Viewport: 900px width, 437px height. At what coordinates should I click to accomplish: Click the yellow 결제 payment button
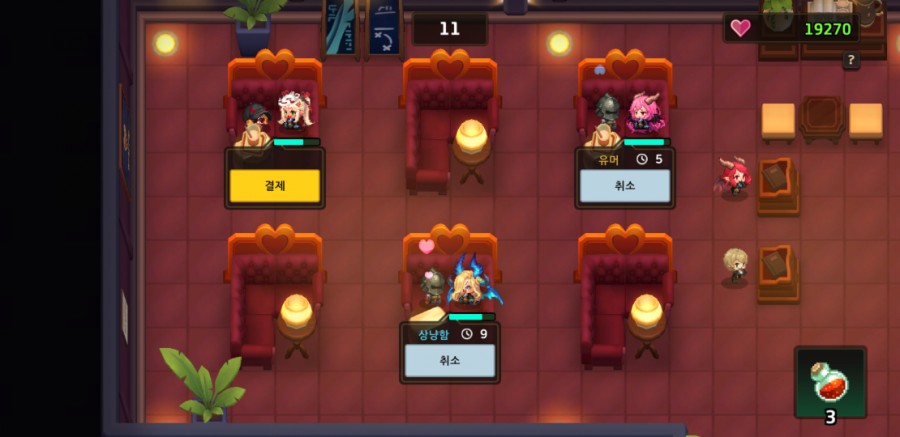[x=274, y=186]
